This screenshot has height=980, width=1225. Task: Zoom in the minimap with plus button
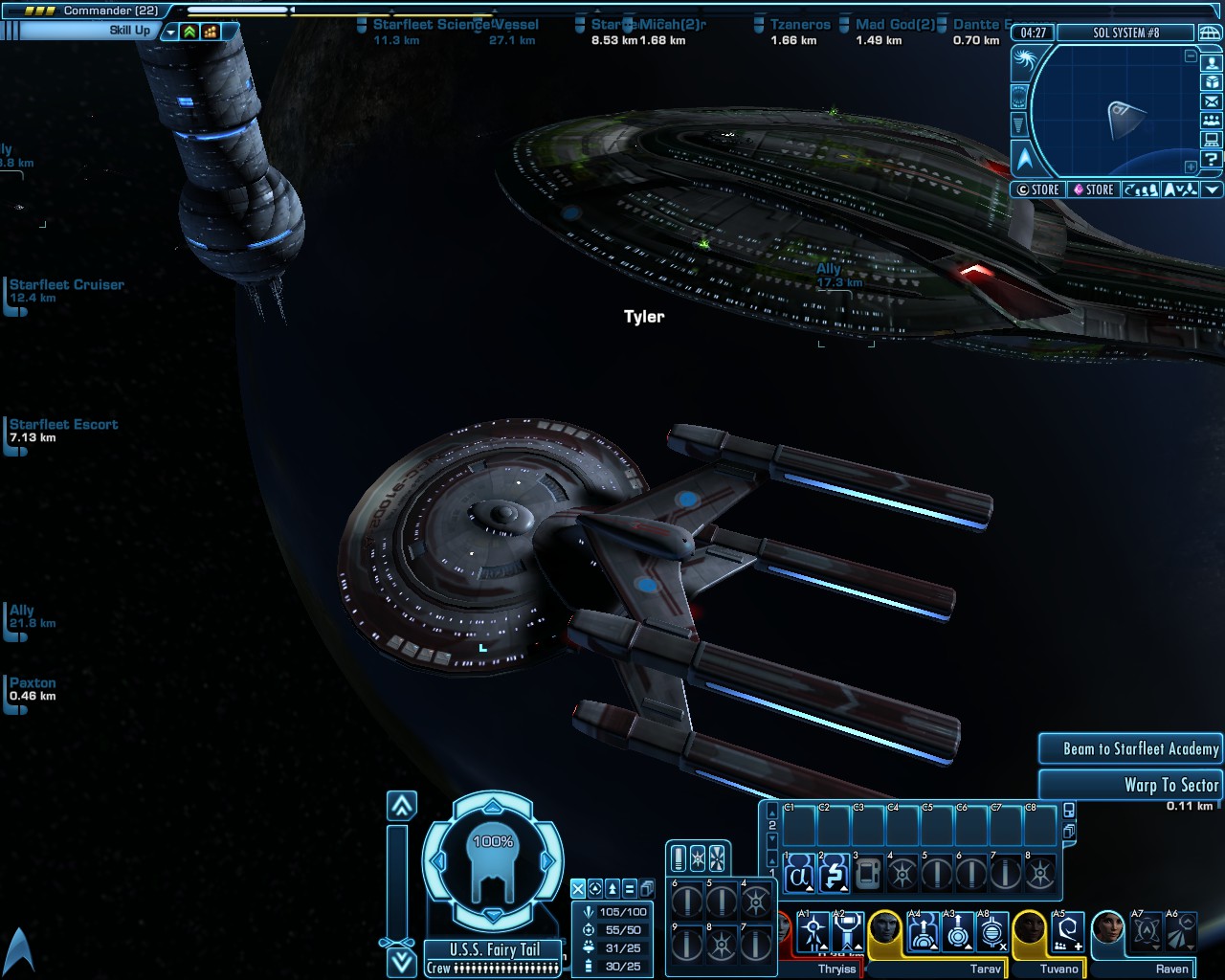click(1191, 167)
